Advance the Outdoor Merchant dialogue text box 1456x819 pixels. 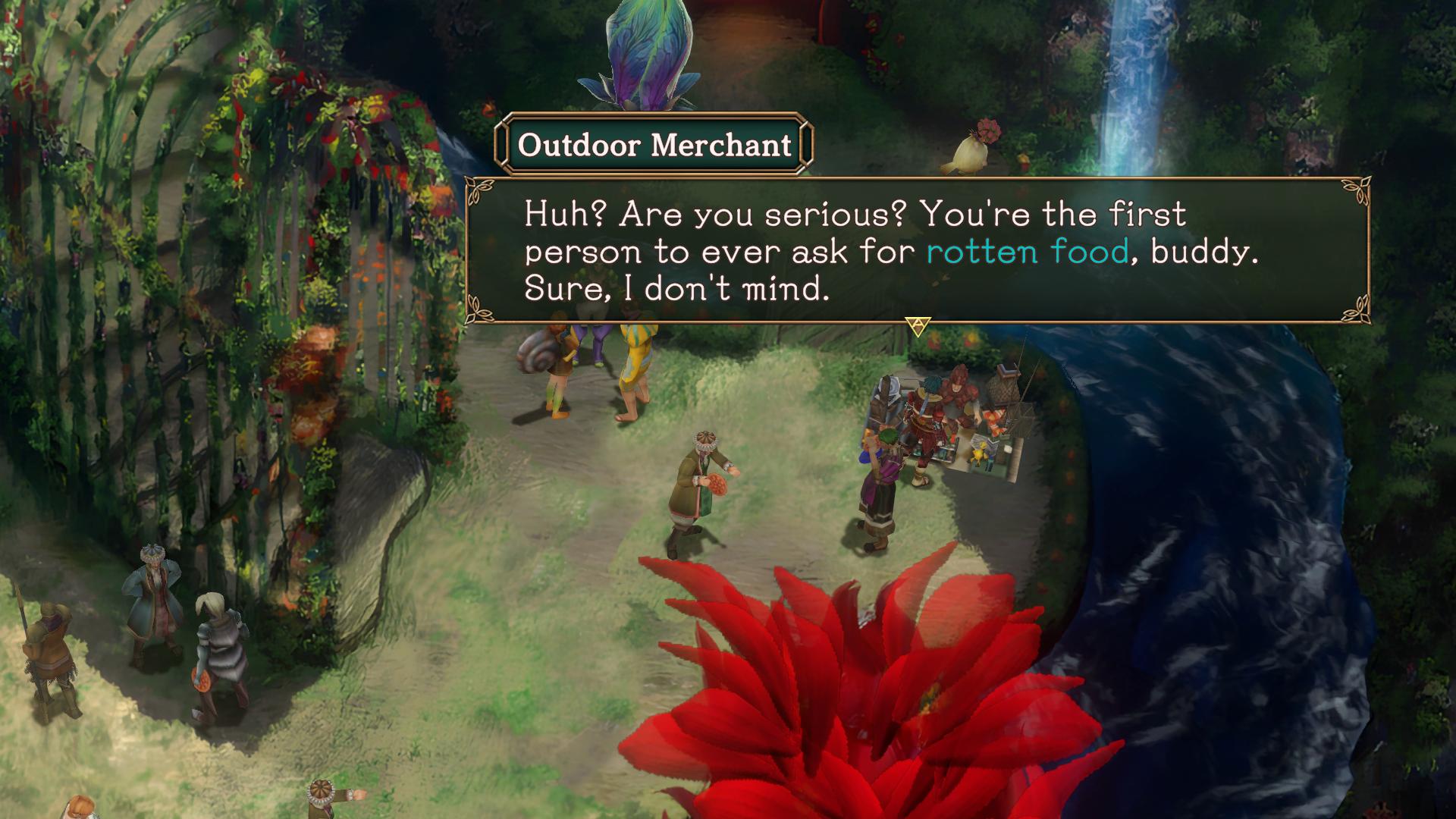click(x=918, y=325)
